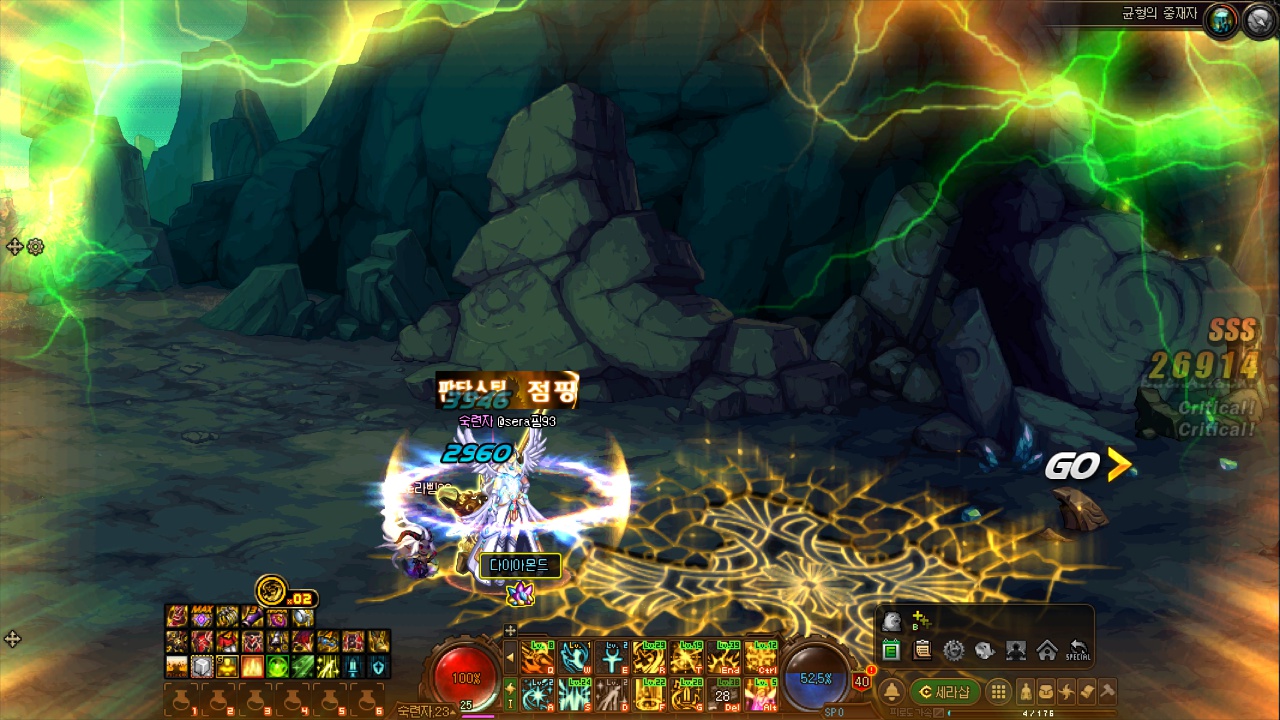This screenshot has width=1280, height=720.
Task: Open the 세라샵 cash shop
Action: [945, 691]
